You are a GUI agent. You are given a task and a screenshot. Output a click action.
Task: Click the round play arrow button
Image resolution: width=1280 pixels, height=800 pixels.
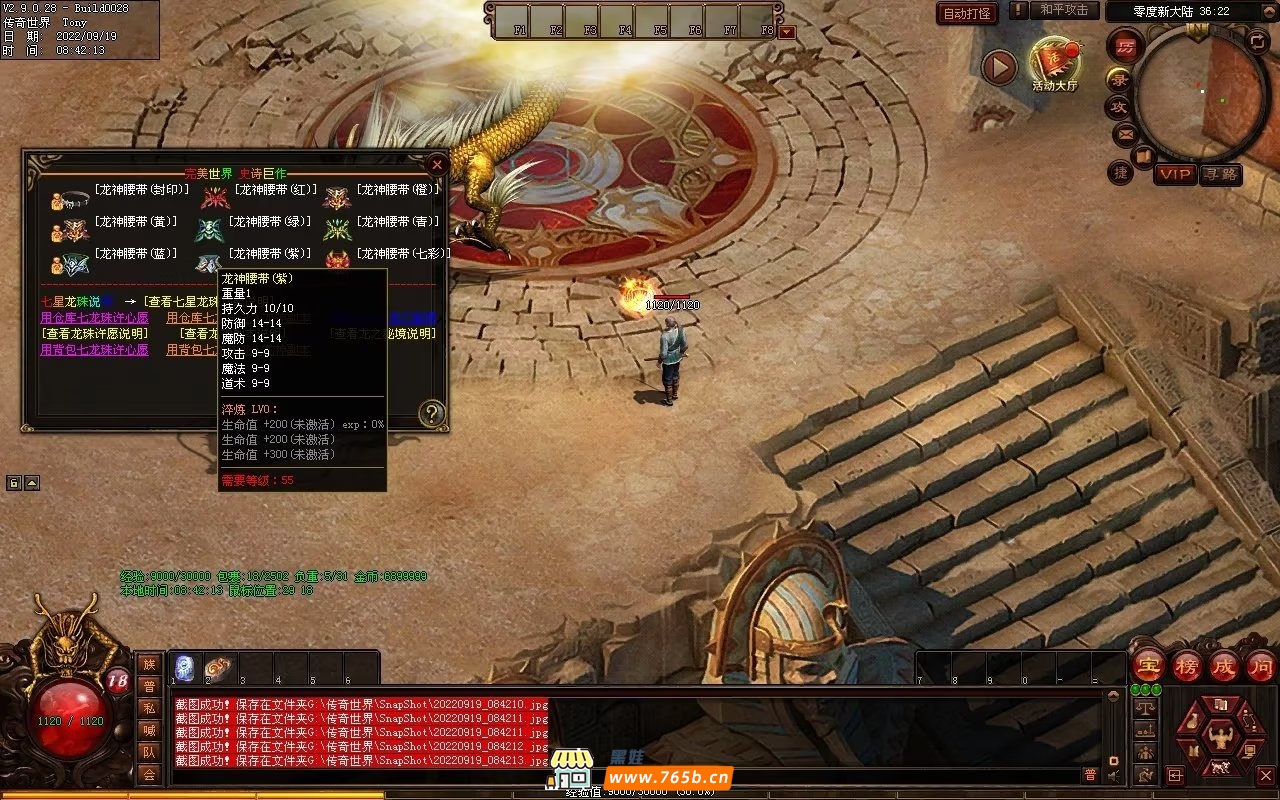[998, 68]
